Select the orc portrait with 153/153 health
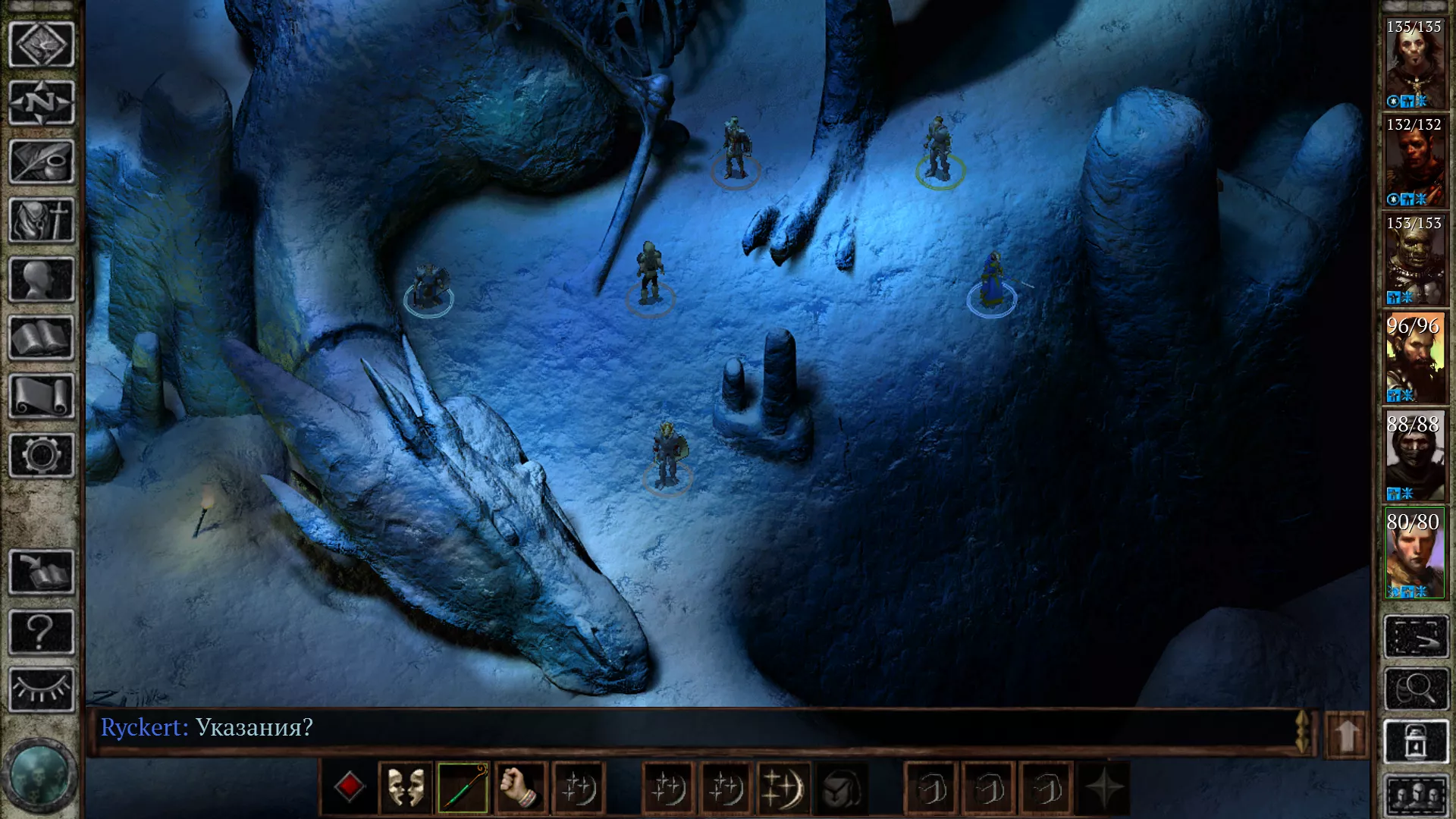This screenshot has width=1456, height=819. (x=1414, y=260)
